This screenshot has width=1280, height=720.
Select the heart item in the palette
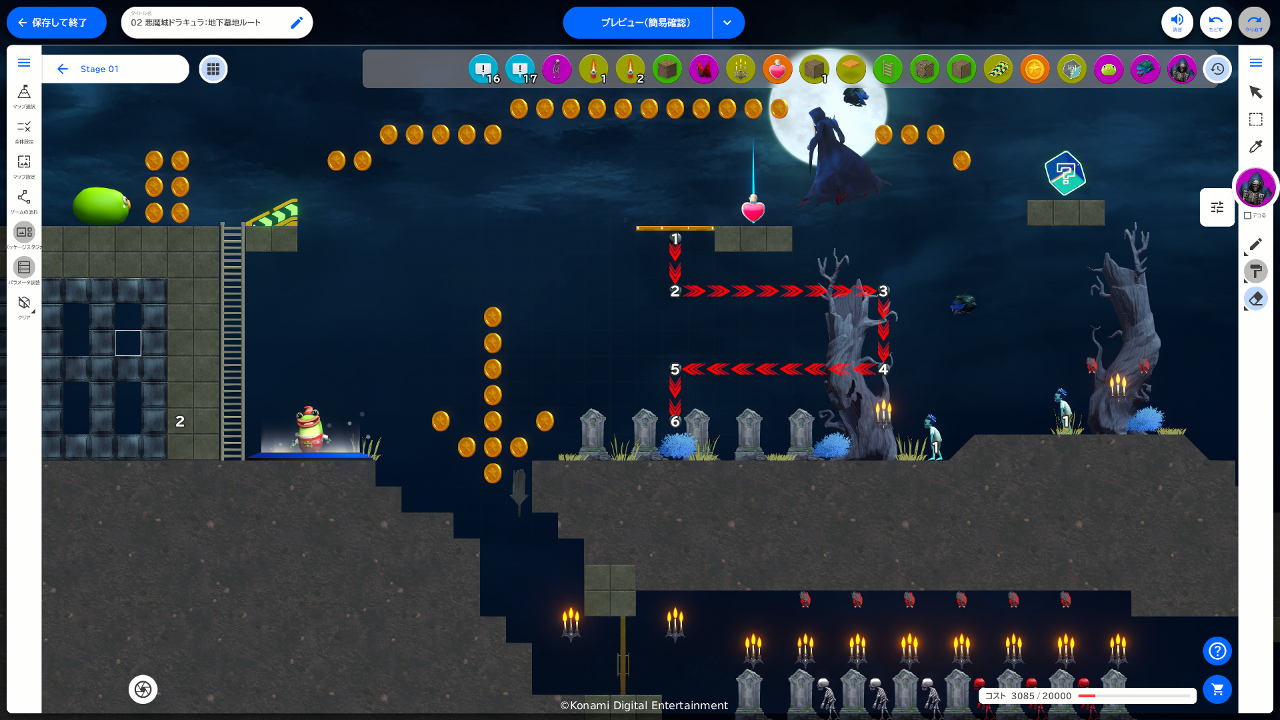point(778,69)
